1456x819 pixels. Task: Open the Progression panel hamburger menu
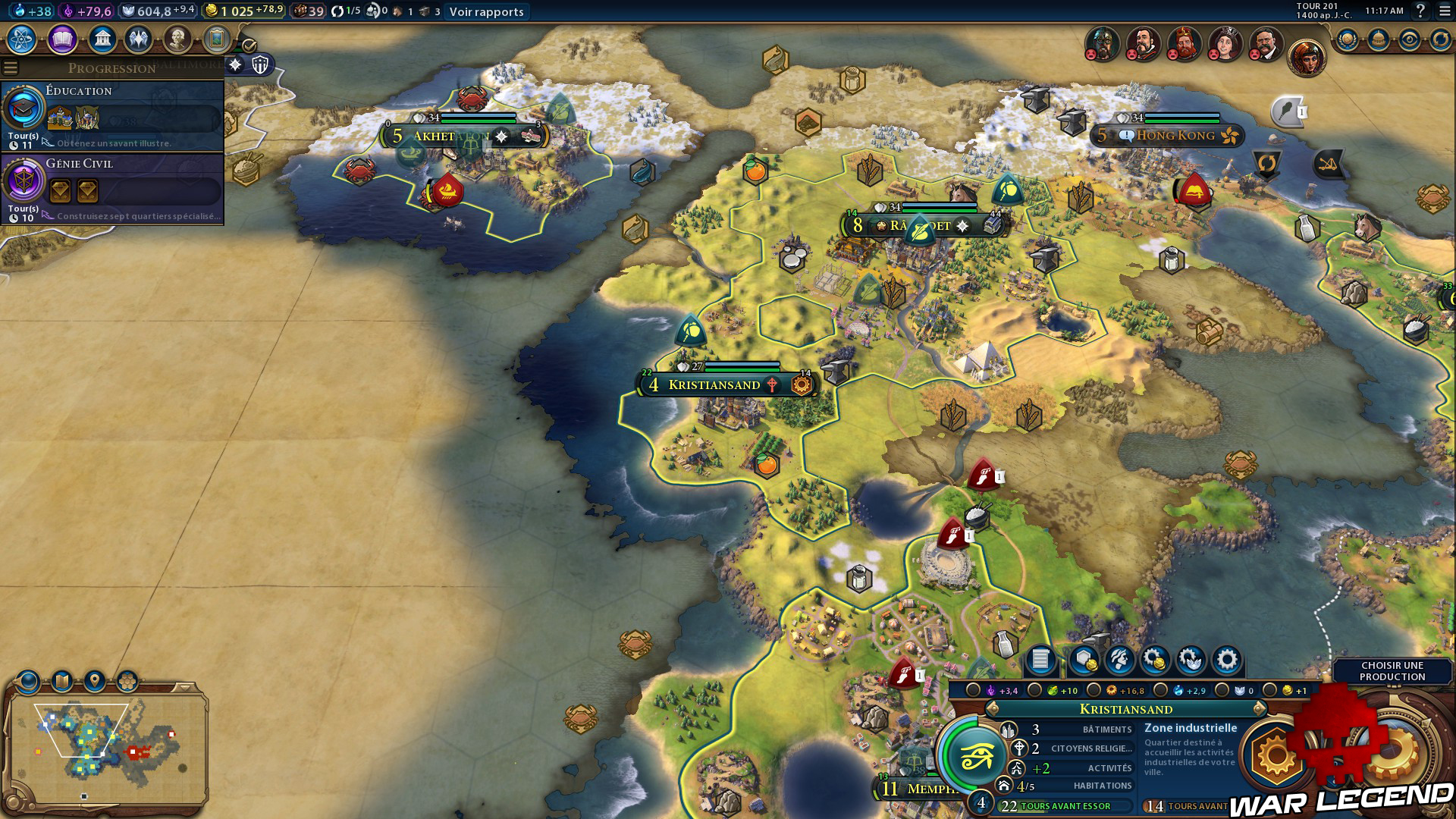click(9, 67)
